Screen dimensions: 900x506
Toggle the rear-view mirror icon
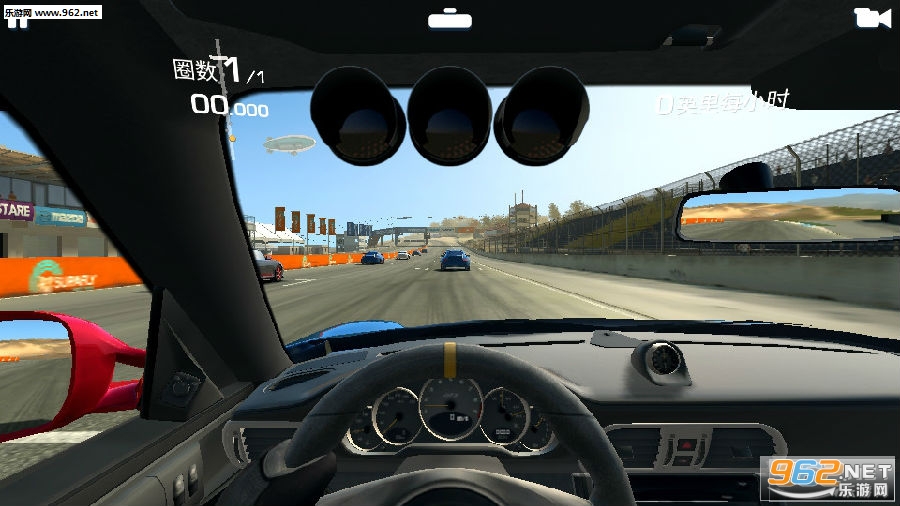[449, 19]
